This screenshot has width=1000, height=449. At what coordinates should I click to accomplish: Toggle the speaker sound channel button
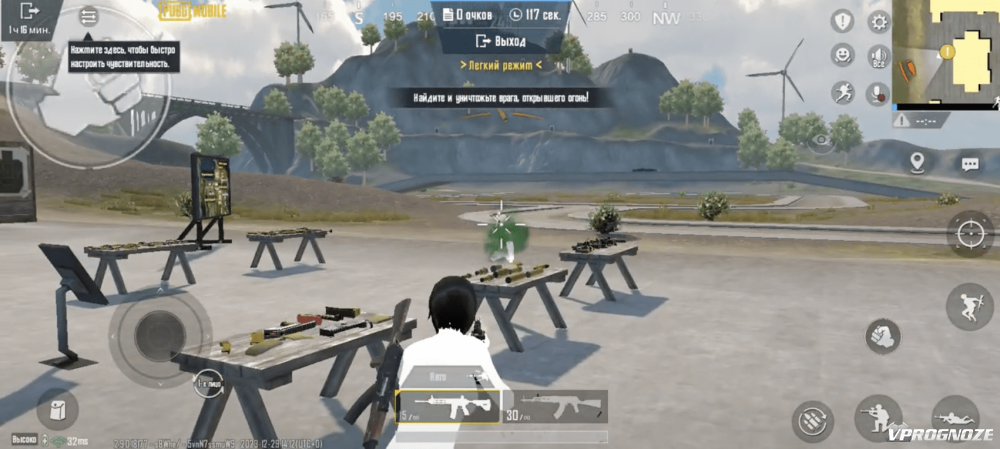click(x=879, y=56)
